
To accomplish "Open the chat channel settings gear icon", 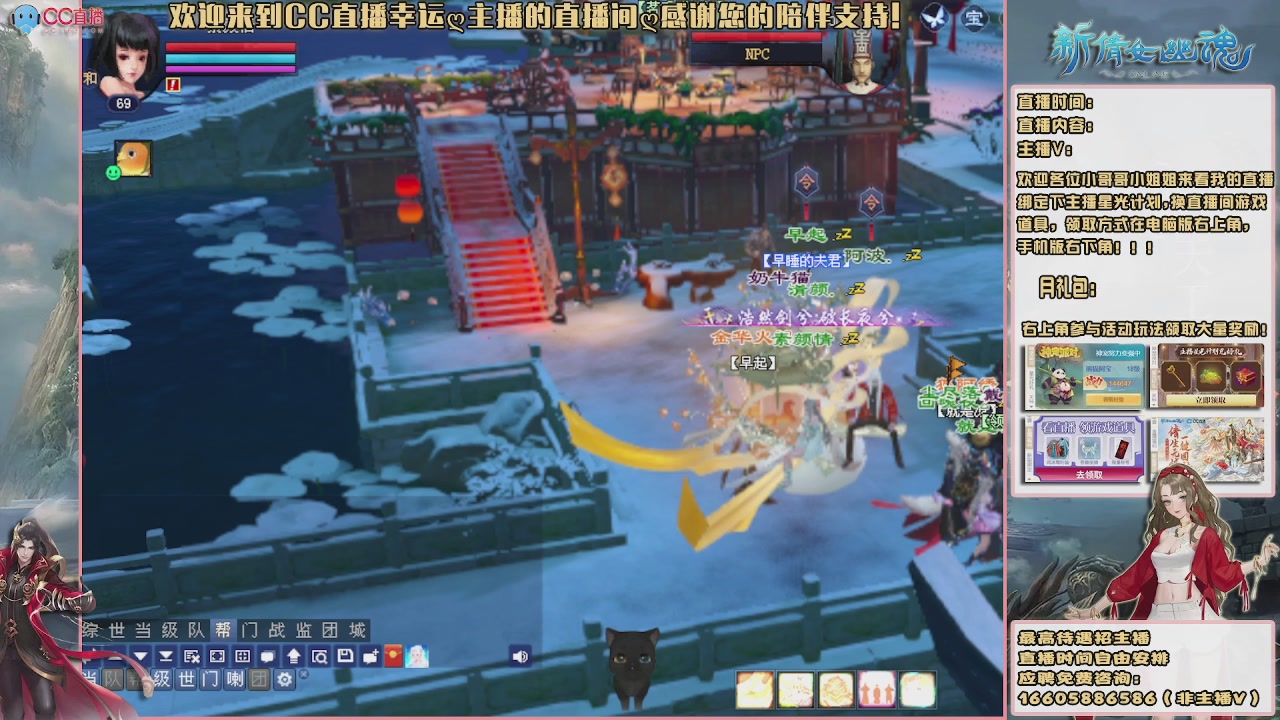I will point(284,678).
